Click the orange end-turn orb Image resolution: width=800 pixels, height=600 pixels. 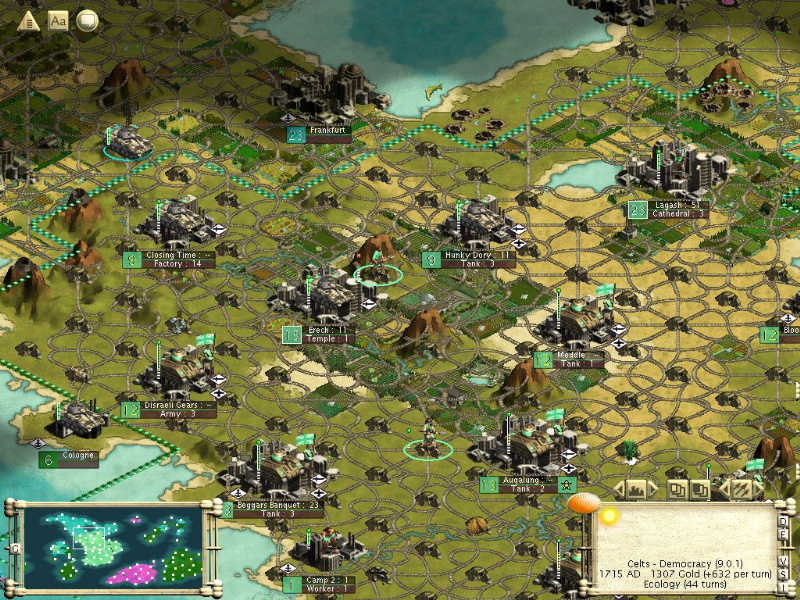(582, 503)
